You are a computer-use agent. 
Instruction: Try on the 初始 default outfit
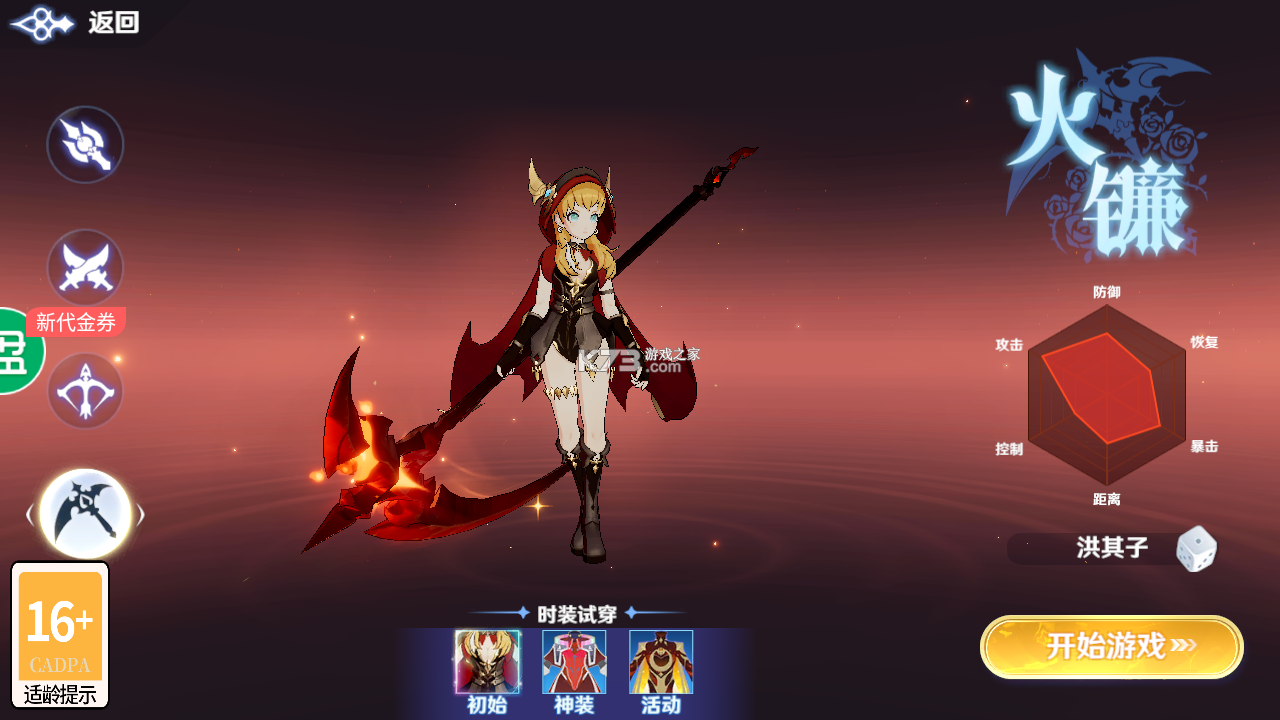(487, 662)
